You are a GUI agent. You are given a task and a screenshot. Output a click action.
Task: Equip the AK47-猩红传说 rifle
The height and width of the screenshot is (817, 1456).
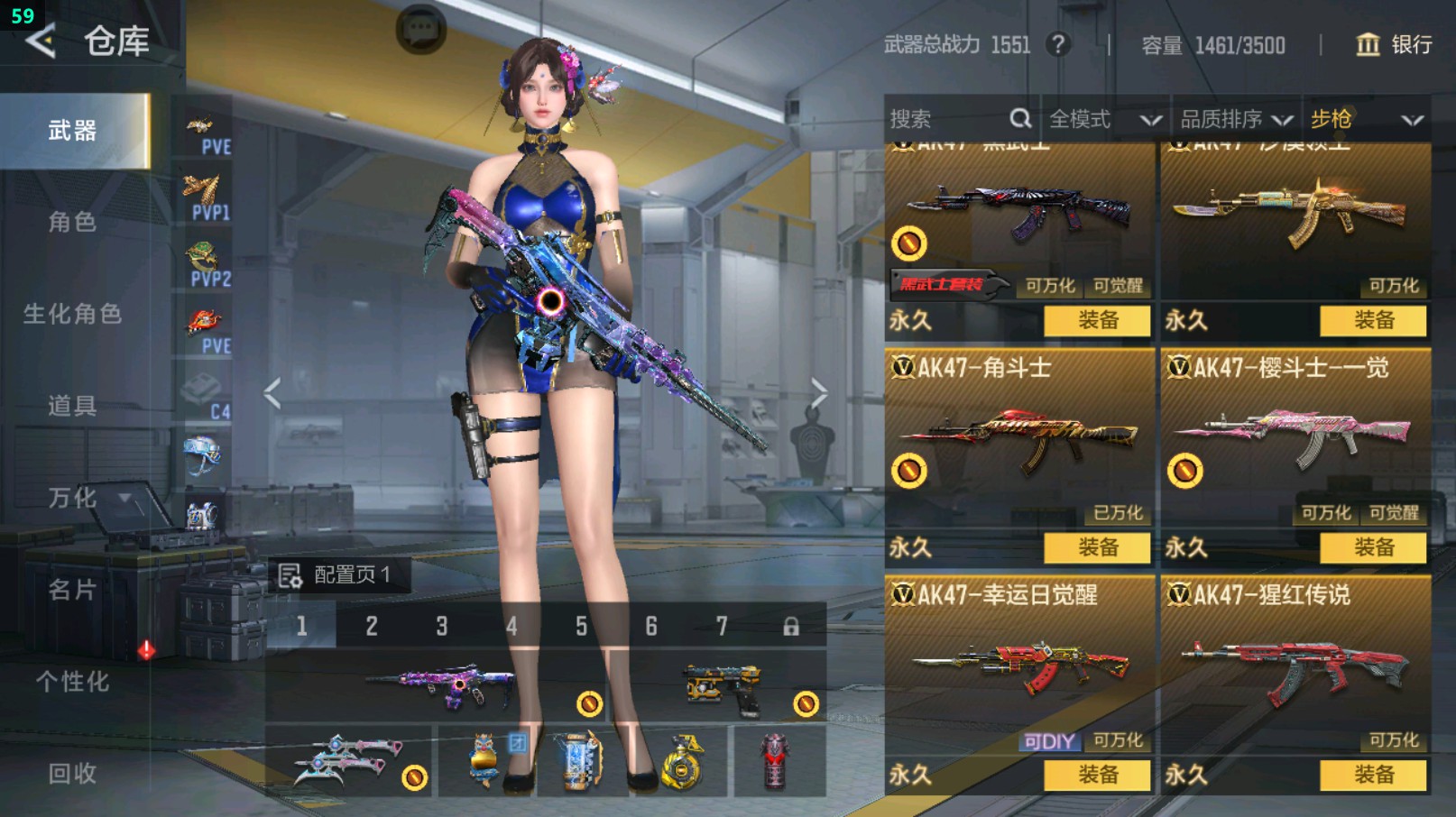(x=1373, y=775)
